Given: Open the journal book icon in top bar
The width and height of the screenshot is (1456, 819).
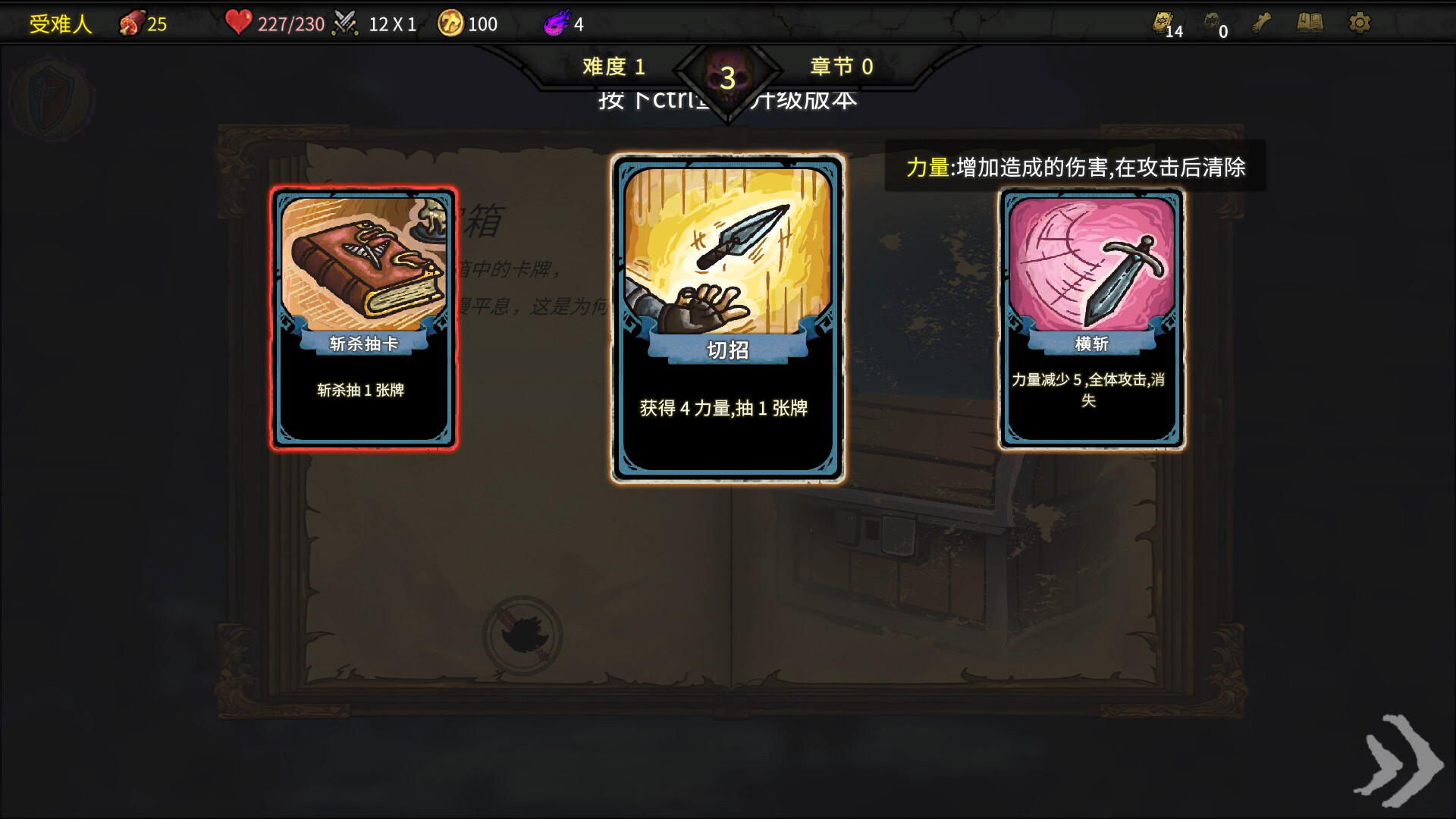Looking at the screenshot, I should pyautogui.click(x=1310, y=24).
